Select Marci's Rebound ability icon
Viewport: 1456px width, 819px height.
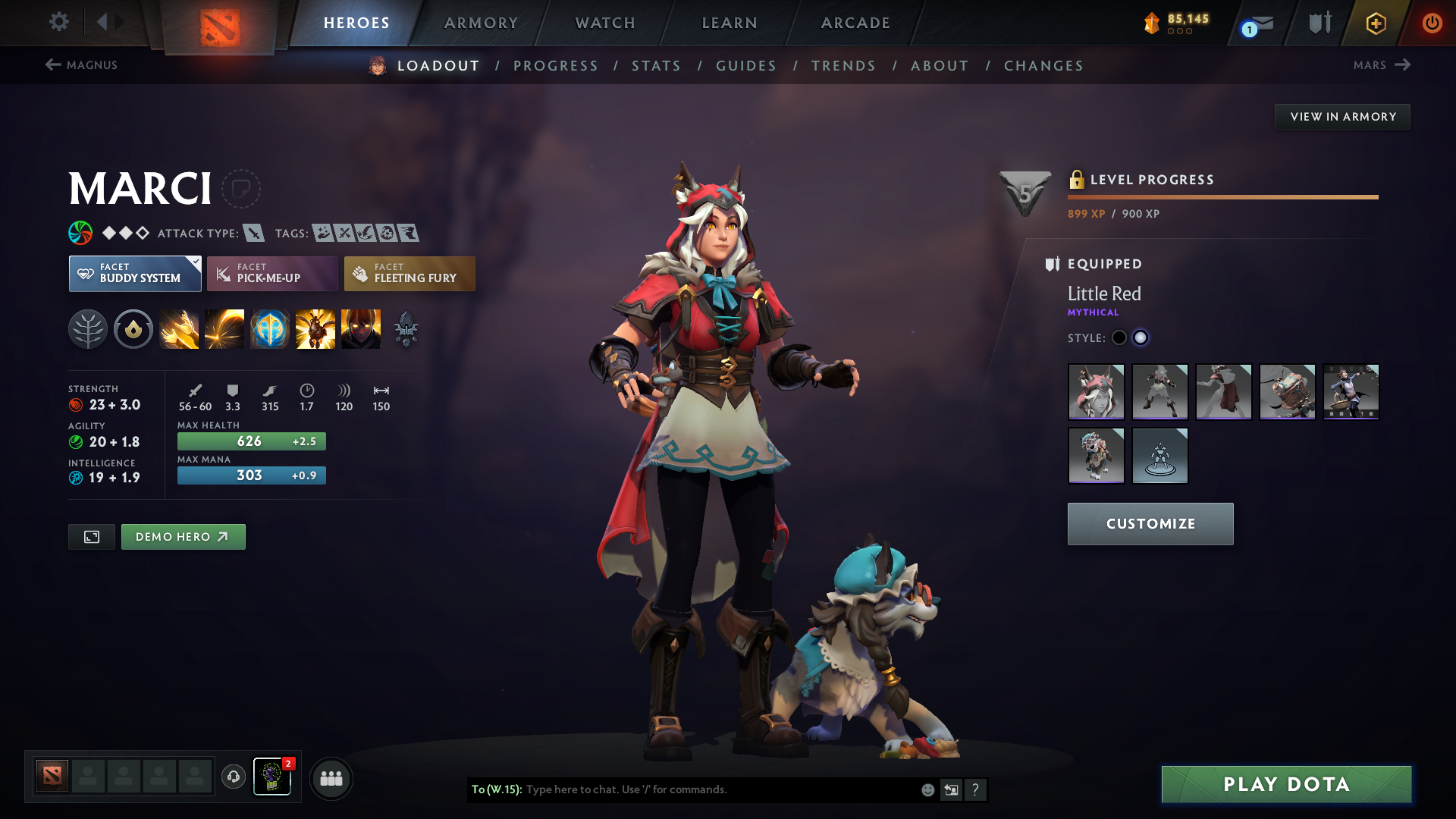click(x=224, y=329)
